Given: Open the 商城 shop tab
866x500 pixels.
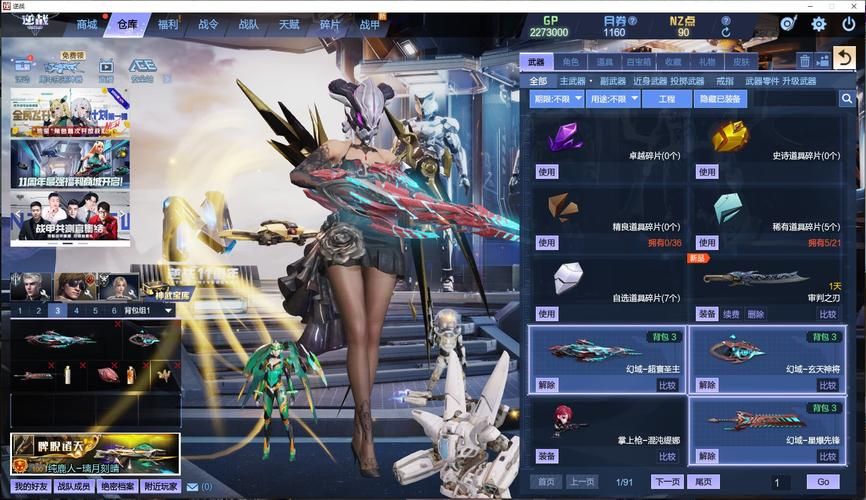Looking at the screenshot, I should pyautogui.click(x=88, y=24).
